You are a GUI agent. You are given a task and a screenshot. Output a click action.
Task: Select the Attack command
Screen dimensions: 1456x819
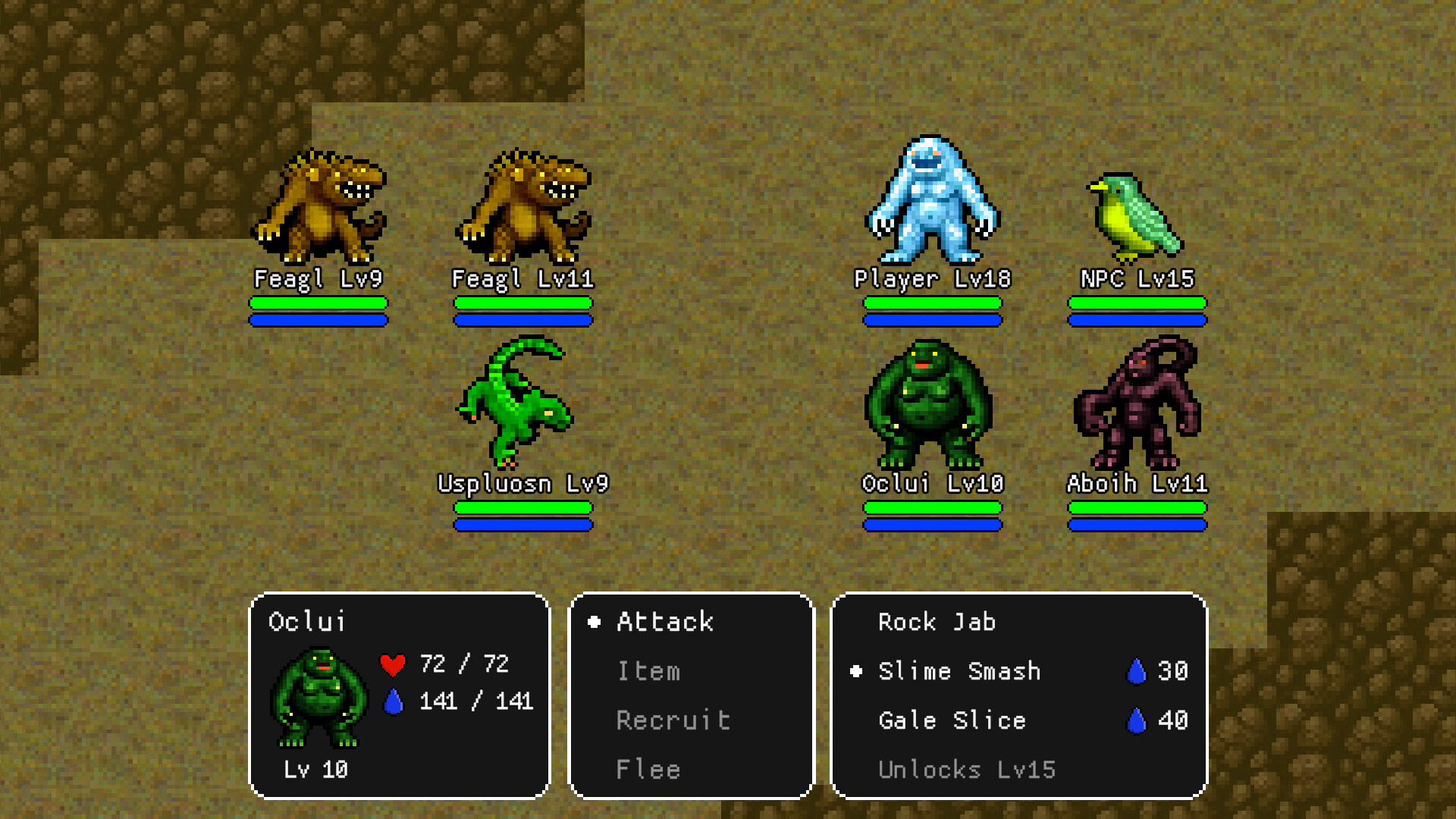point(664,622)
